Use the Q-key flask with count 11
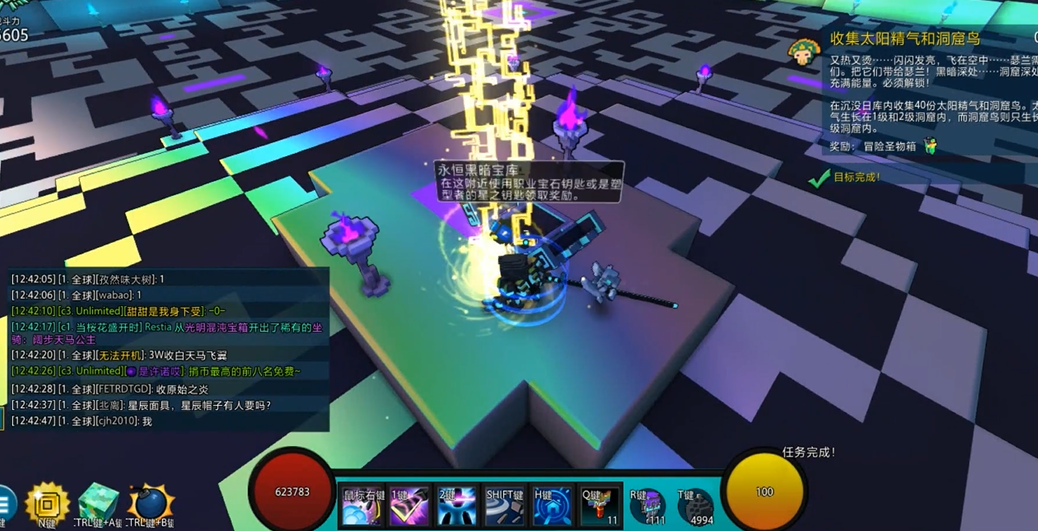Image resolution: width=1038 pixels, height=531 pixels. coord(600,507)
